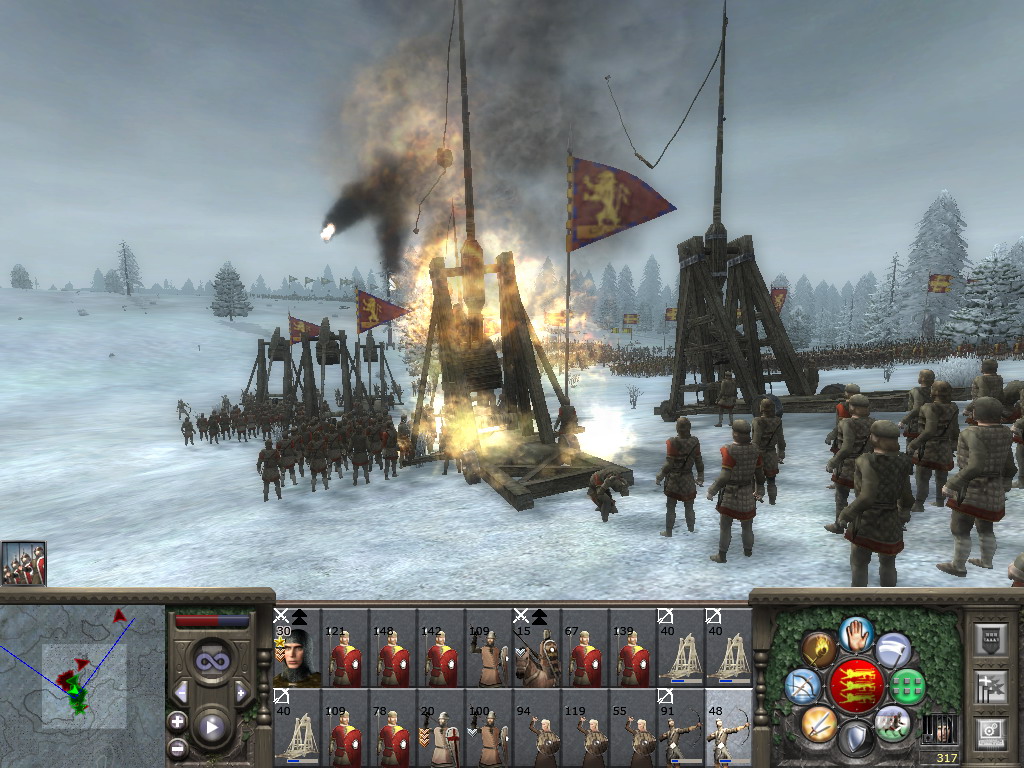
Task: Zoom out the minimap with minus button
Action: click(177, 746)
